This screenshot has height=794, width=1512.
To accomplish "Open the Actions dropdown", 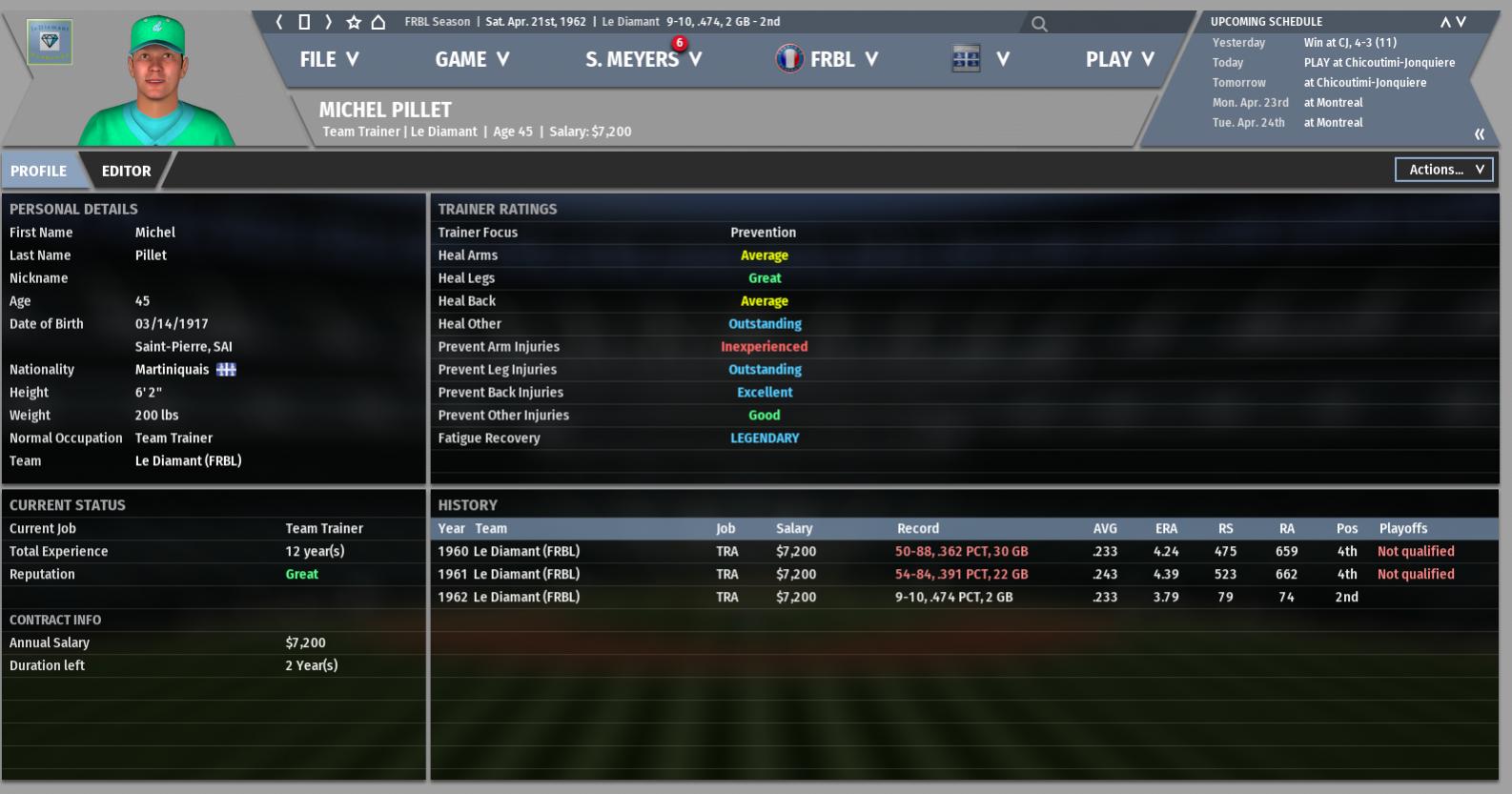I will [1443, 170].
